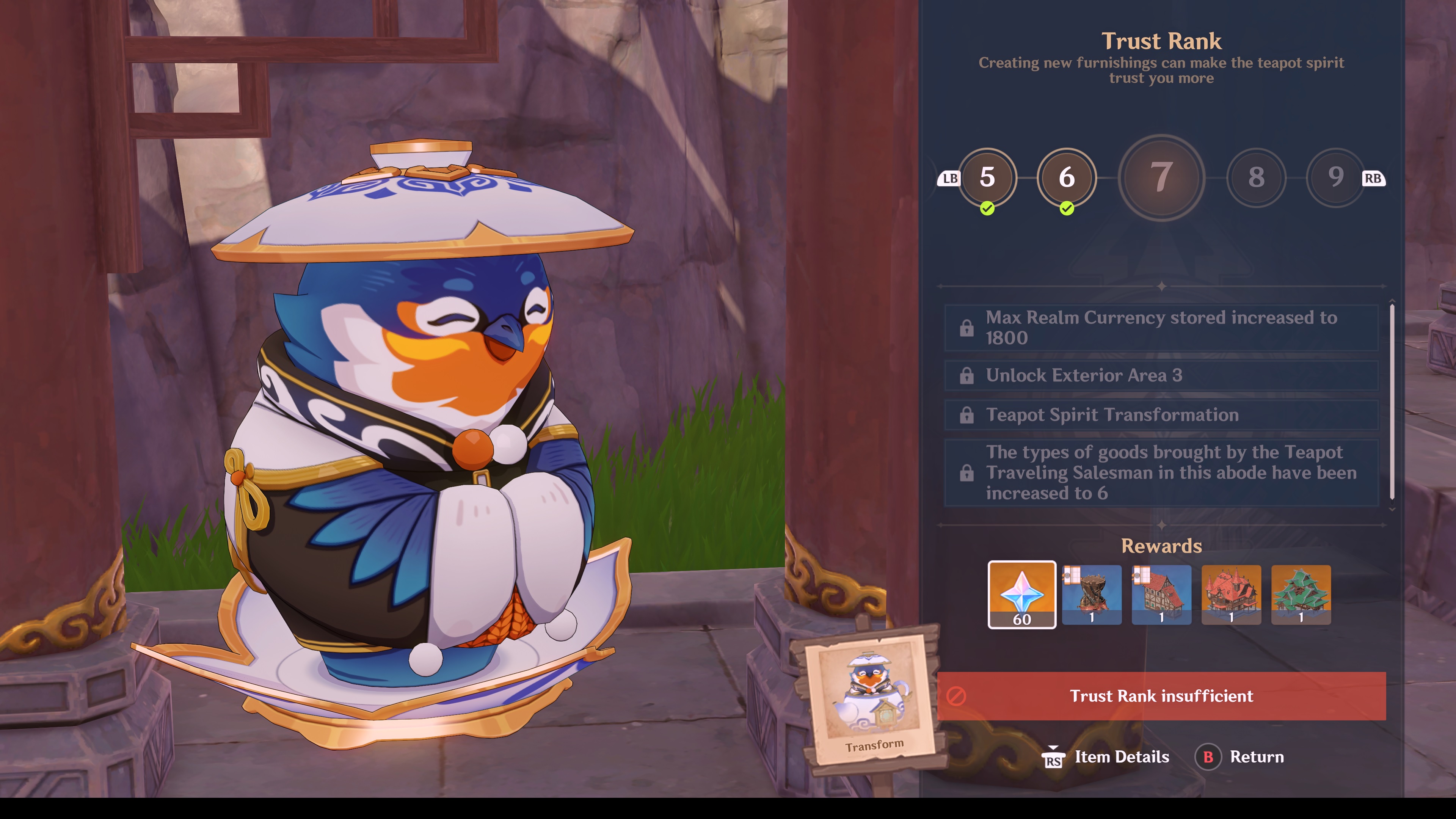
Task: Click the lock icon on Teapot Spirit Transformation
Action: (x=968, y=415)
